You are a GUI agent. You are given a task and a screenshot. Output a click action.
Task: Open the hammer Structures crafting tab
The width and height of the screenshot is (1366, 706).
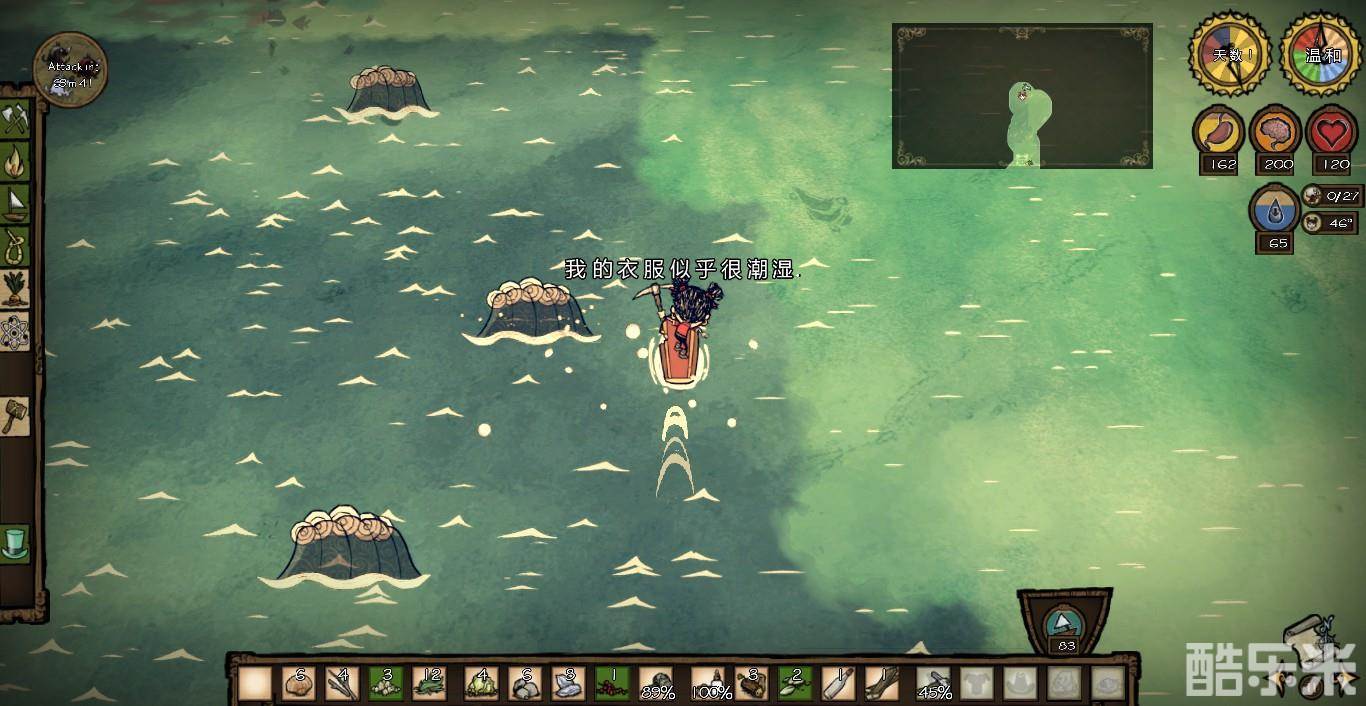[x=15, y=414]
